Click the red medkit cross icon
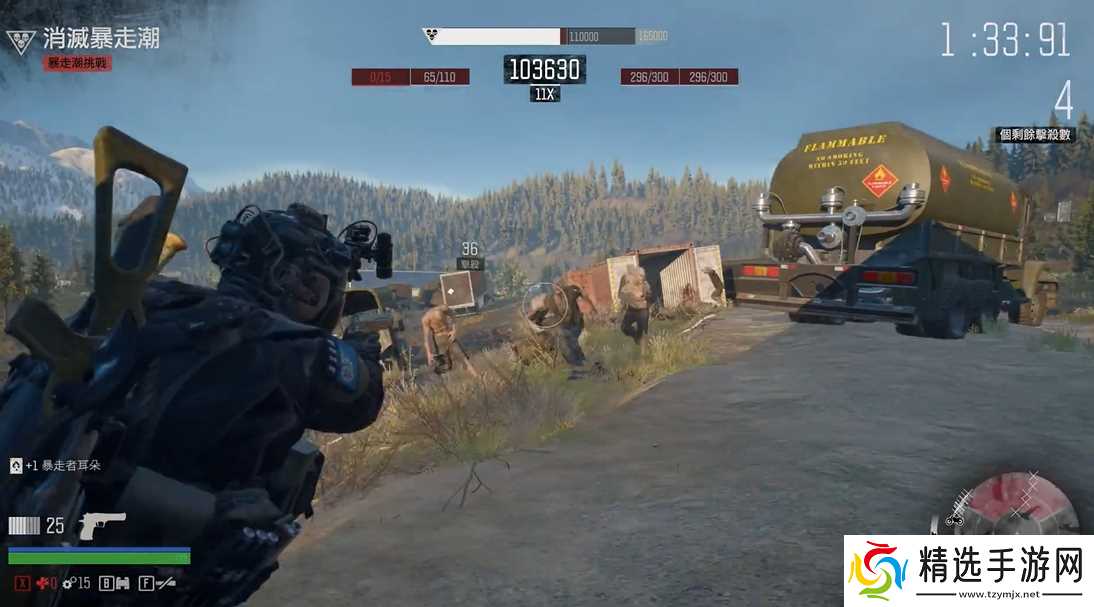 click(x=41, y=582)
